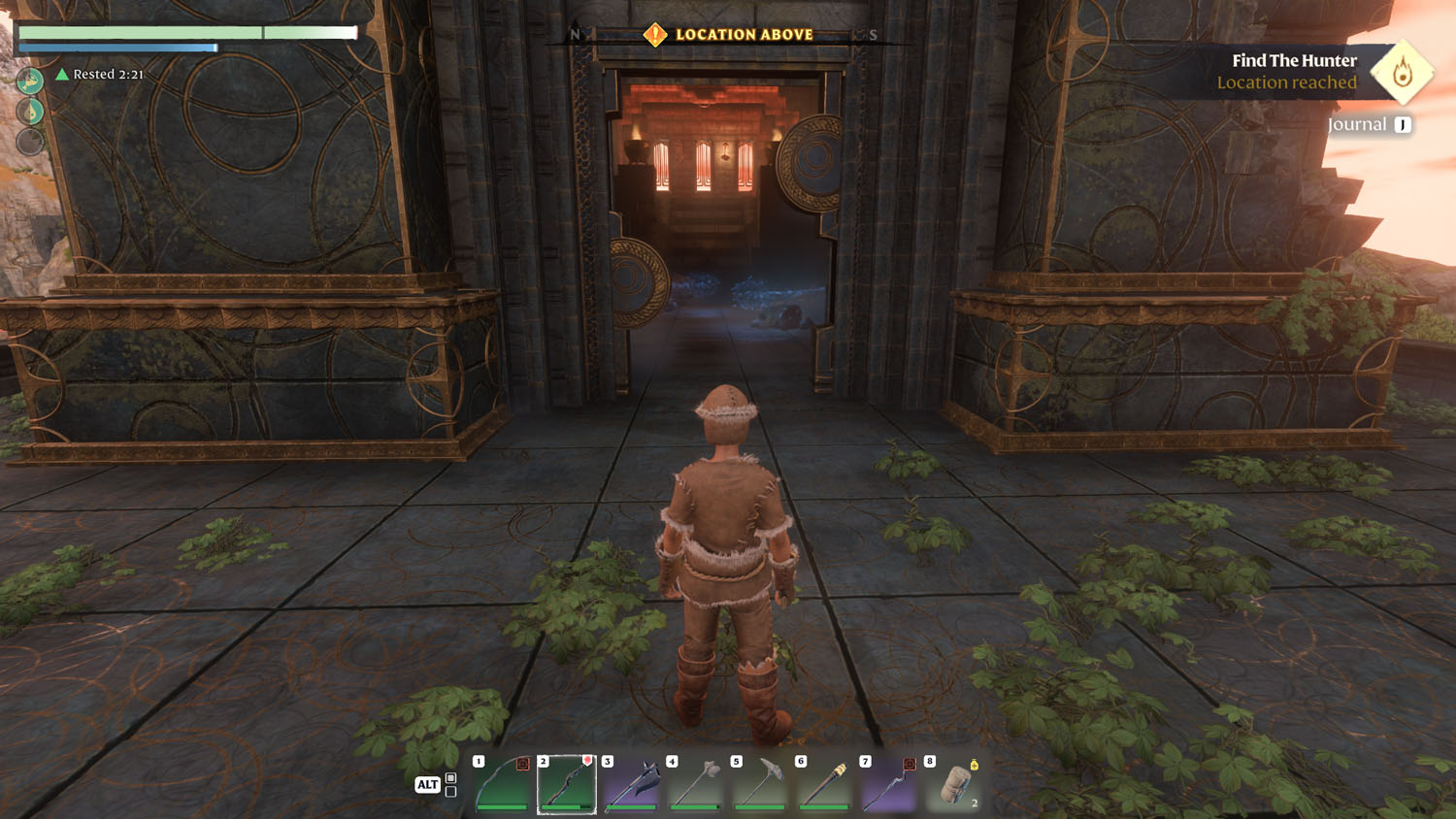Use the bandage stack in slot 8
This screenshot has width=1456, height=819.
click(953, 783)
